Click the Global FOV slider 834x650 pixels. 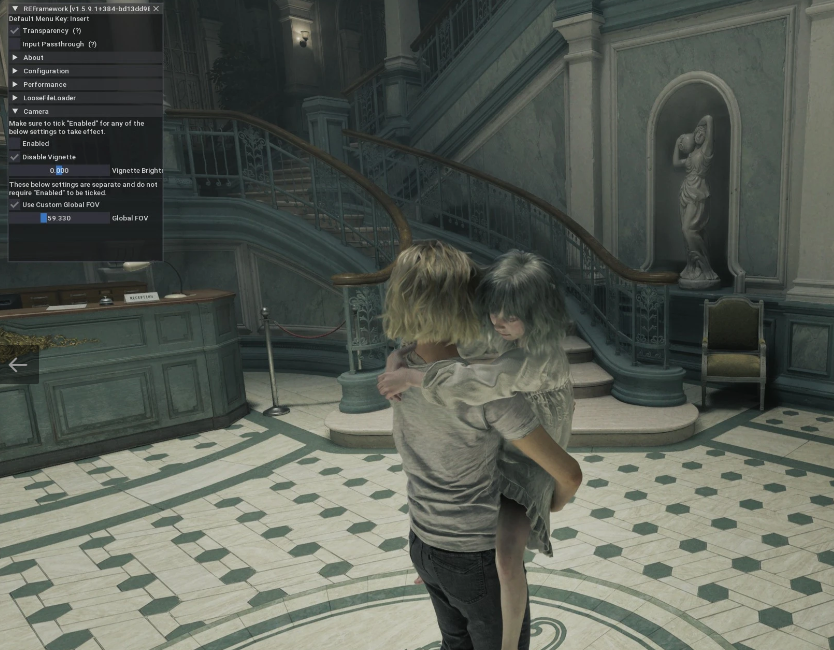59,217
